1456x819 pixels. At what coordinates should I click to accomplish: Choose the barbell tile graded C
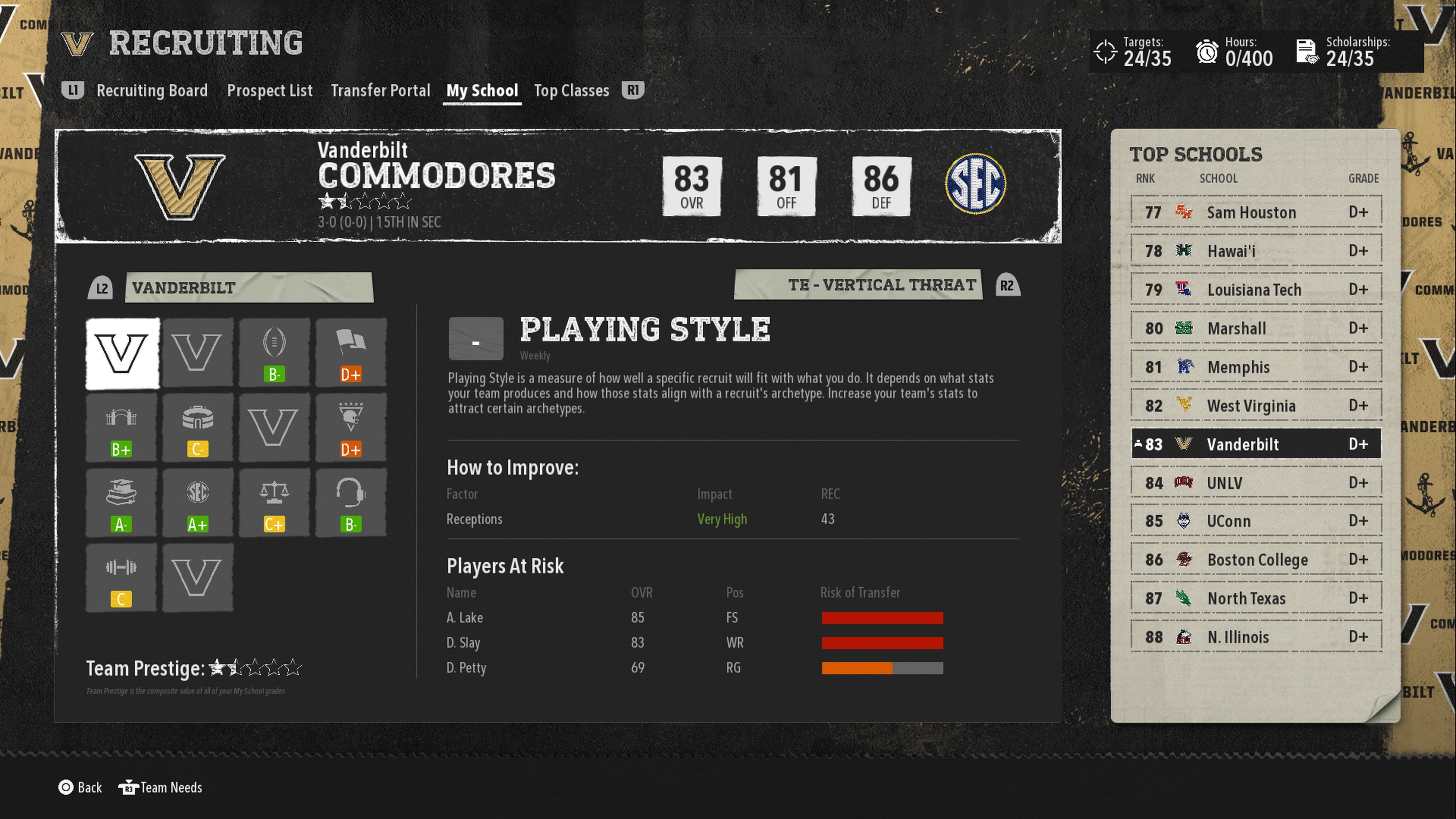click(x=121, y=577)
